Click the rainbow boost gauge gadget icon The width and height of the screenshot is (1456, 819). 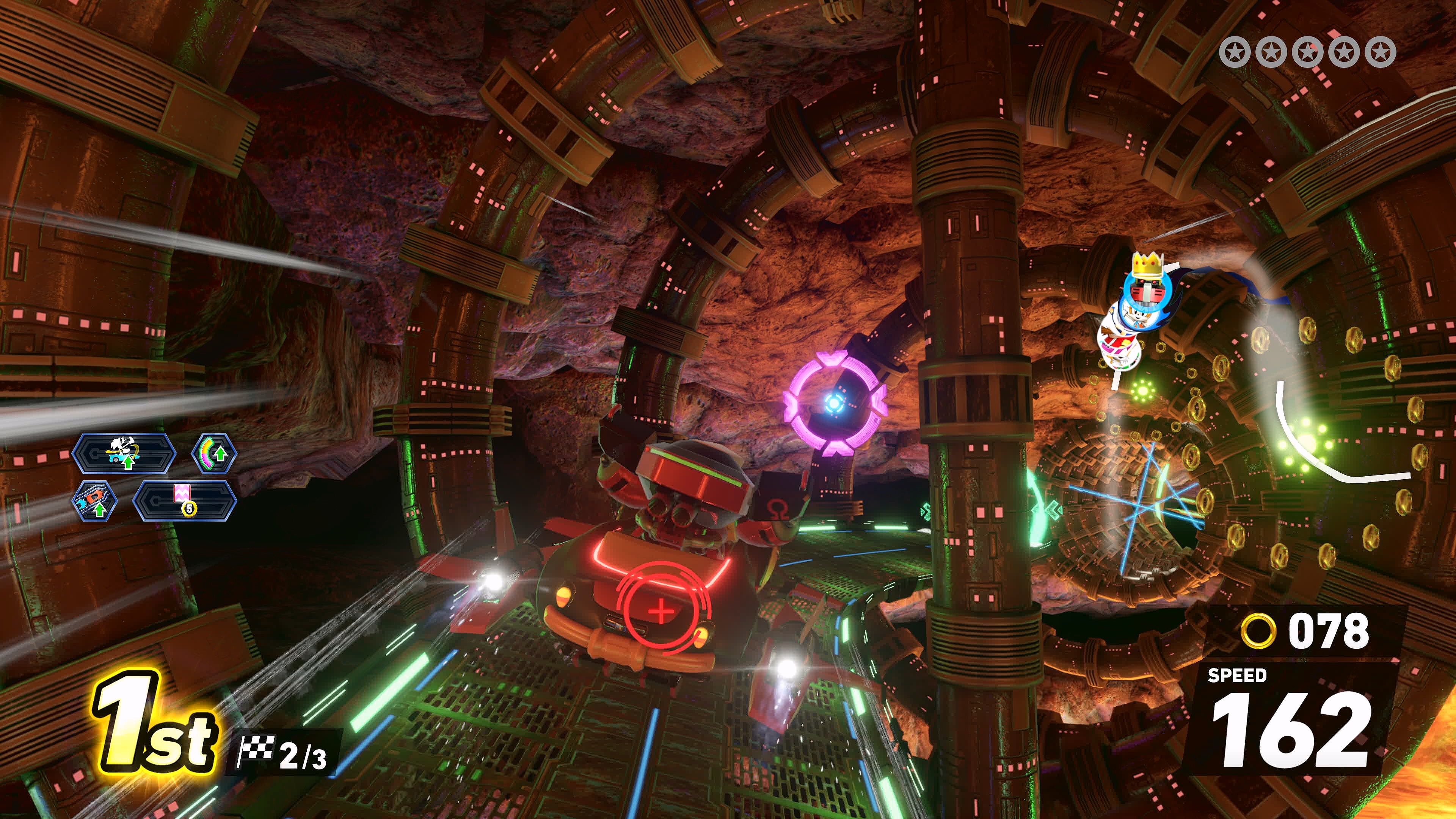[213, 453]
